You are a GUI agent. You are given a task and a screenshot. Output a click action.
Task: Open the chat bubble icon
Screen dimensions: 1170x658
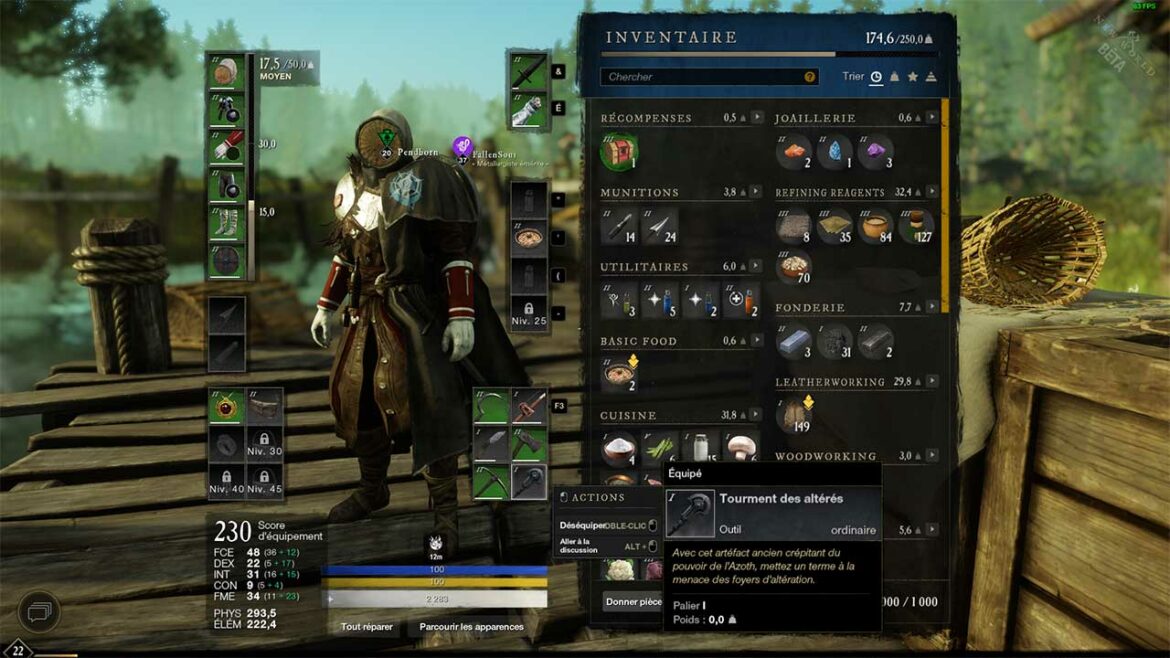(x=37, y=609)
